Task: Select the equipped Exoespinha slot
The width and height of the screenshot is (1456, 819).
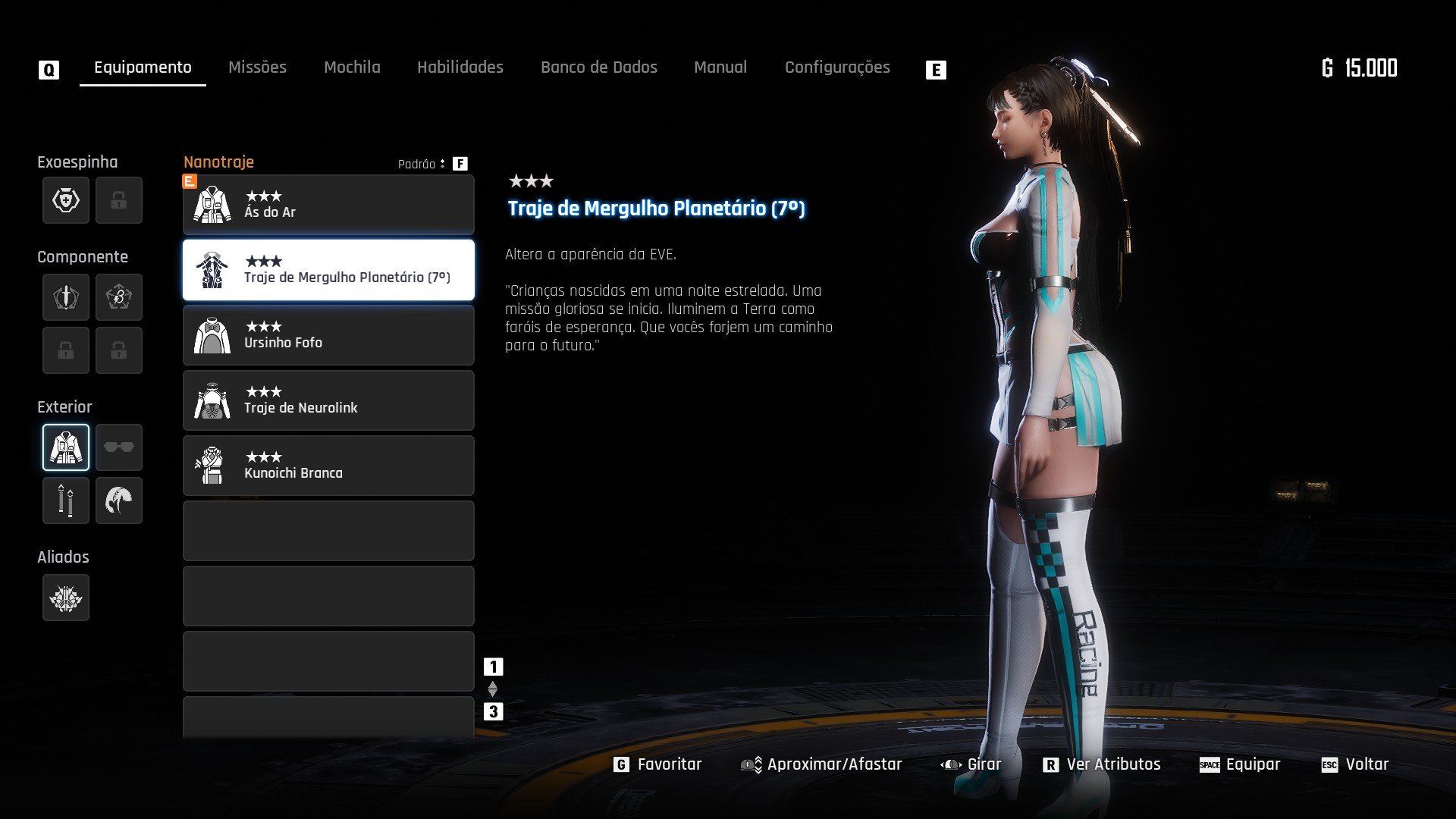Action: pos(66,200)
